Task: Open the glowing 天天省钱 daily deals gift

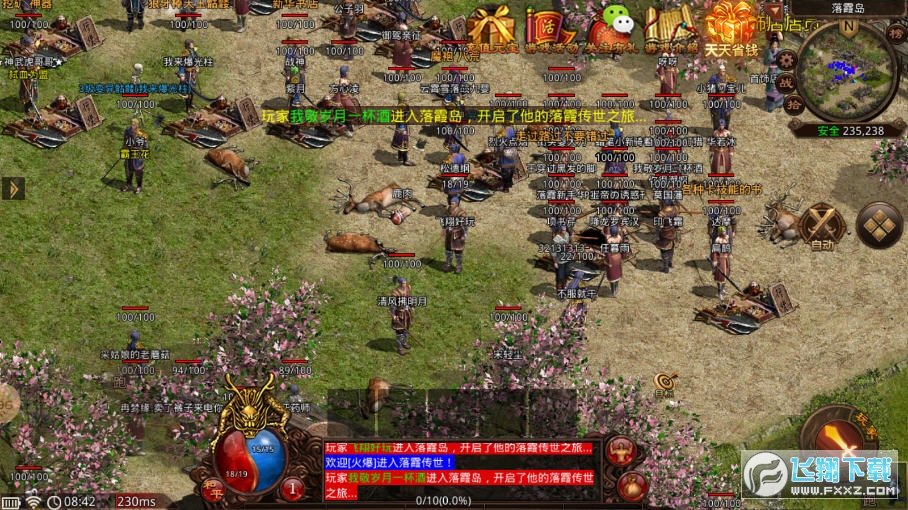Action: [x=731, y=26]
